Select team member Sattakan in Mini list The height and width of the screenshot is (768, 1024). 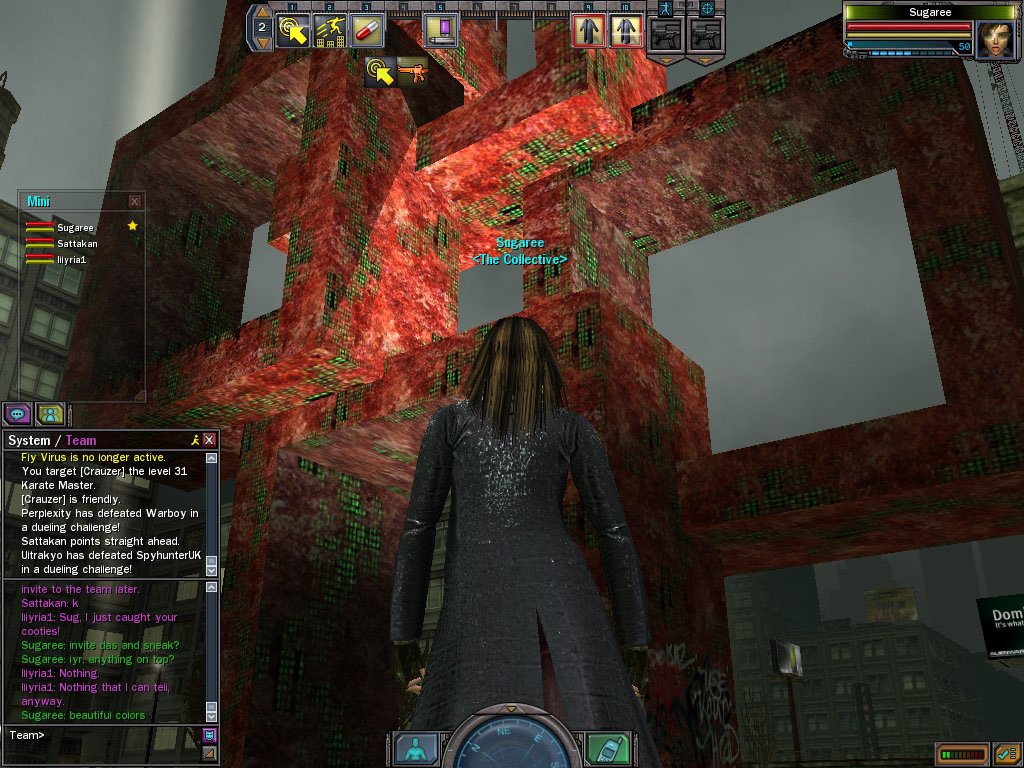(75, 243)
